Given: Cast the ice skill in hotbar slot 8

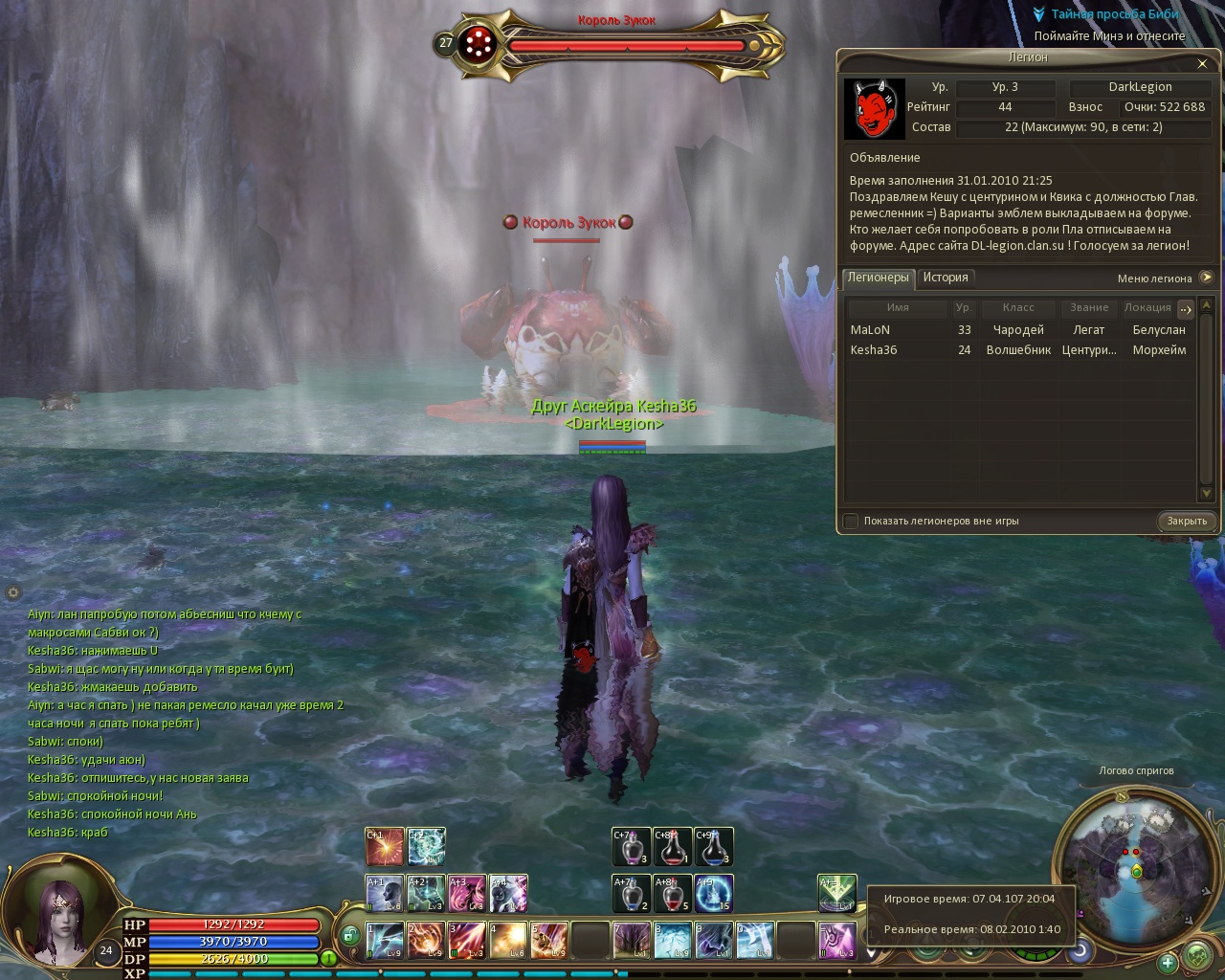Looking at the screenshot, I should [x=672, y=940].
